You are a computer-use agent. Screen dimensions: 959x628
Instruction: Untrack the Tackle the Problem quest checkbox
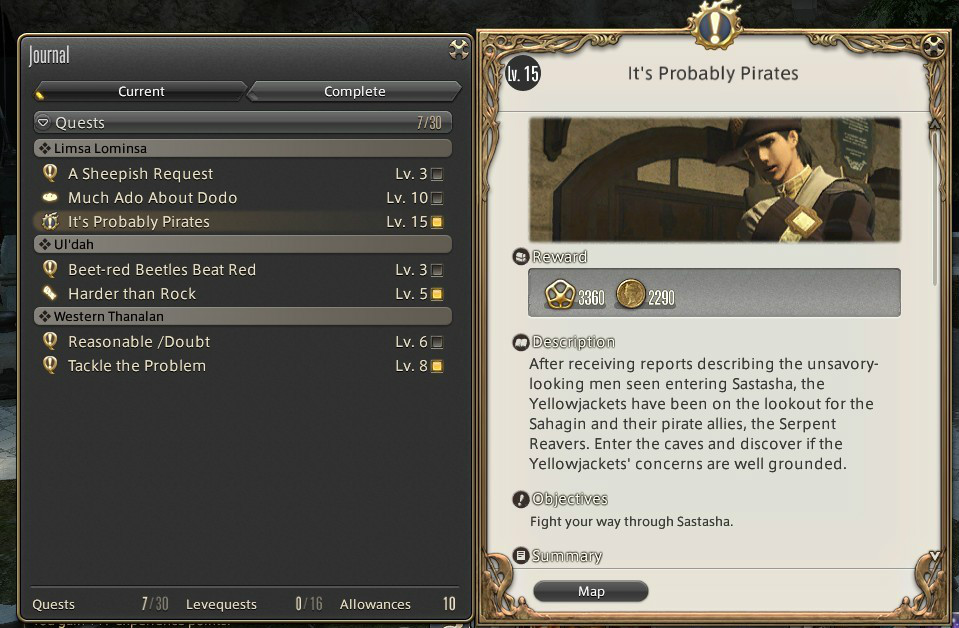coord(437,366)
